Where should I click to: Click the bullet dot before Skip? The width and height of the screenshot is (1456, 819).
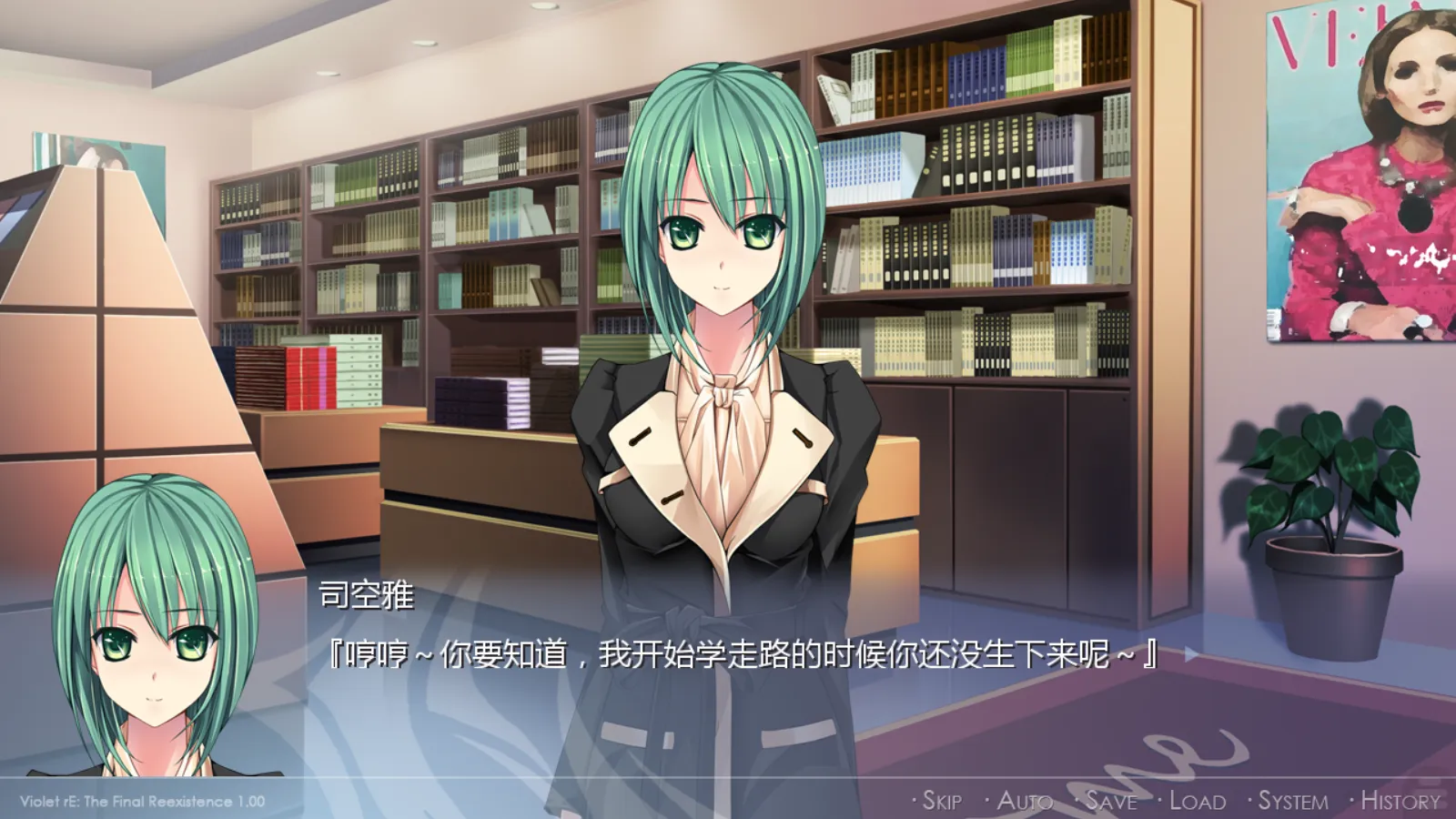913,801
